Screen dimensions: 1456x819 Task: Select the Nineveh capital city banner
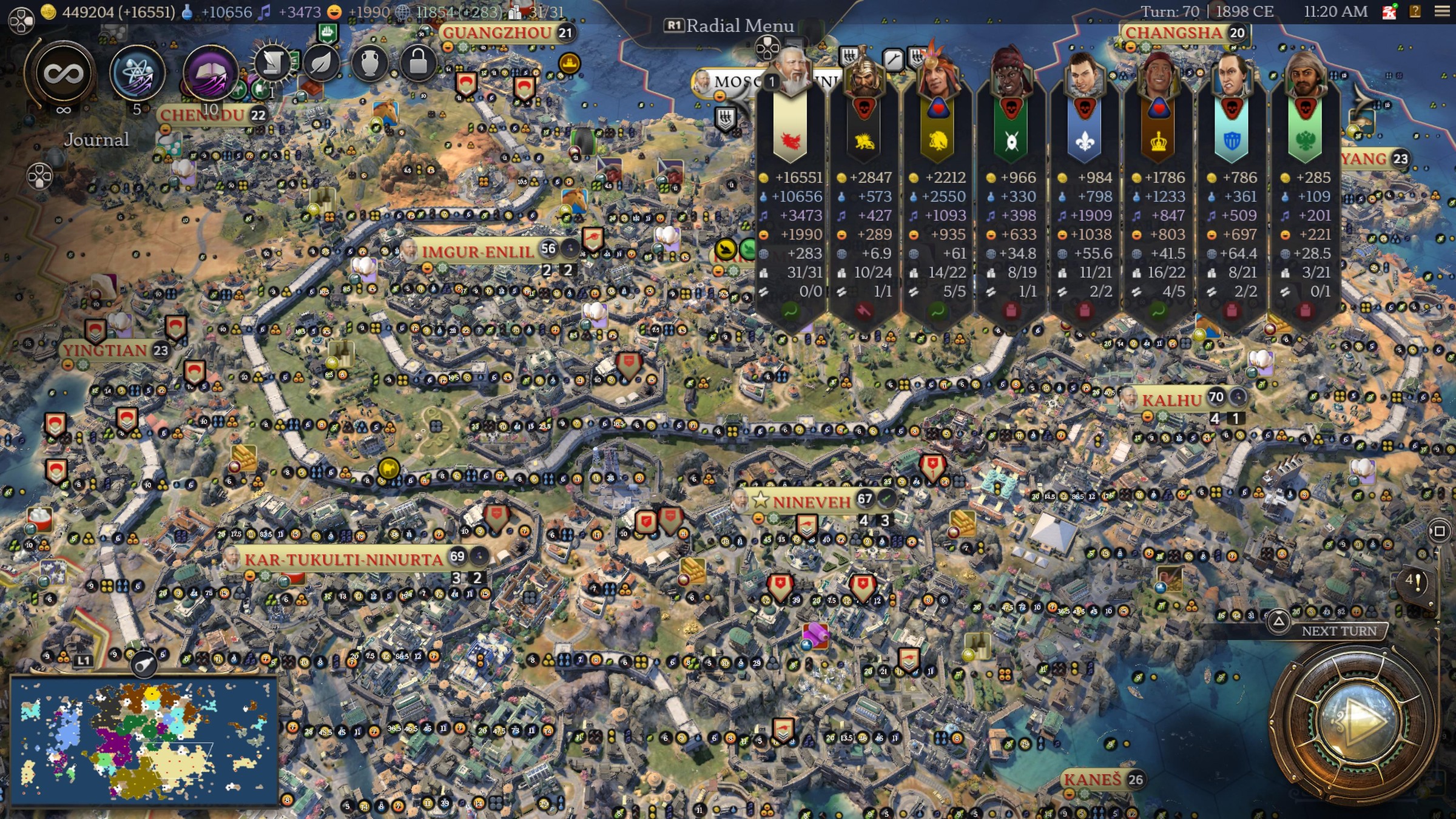pyautogui.click(x=811, y=502)
